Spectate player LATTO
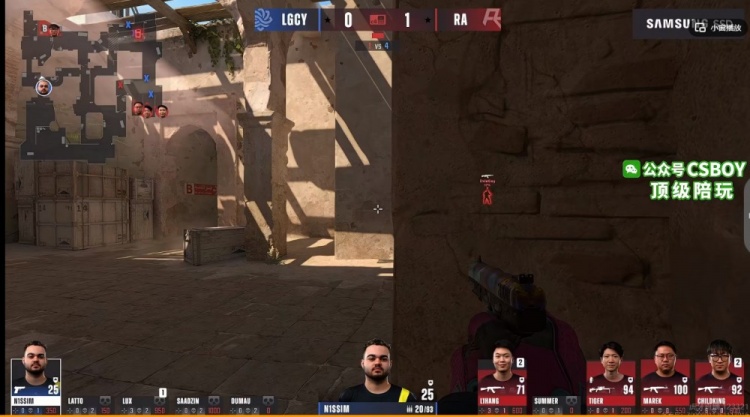Image resolution: width=750 pixels, height=417 pixels. point(88,405)
